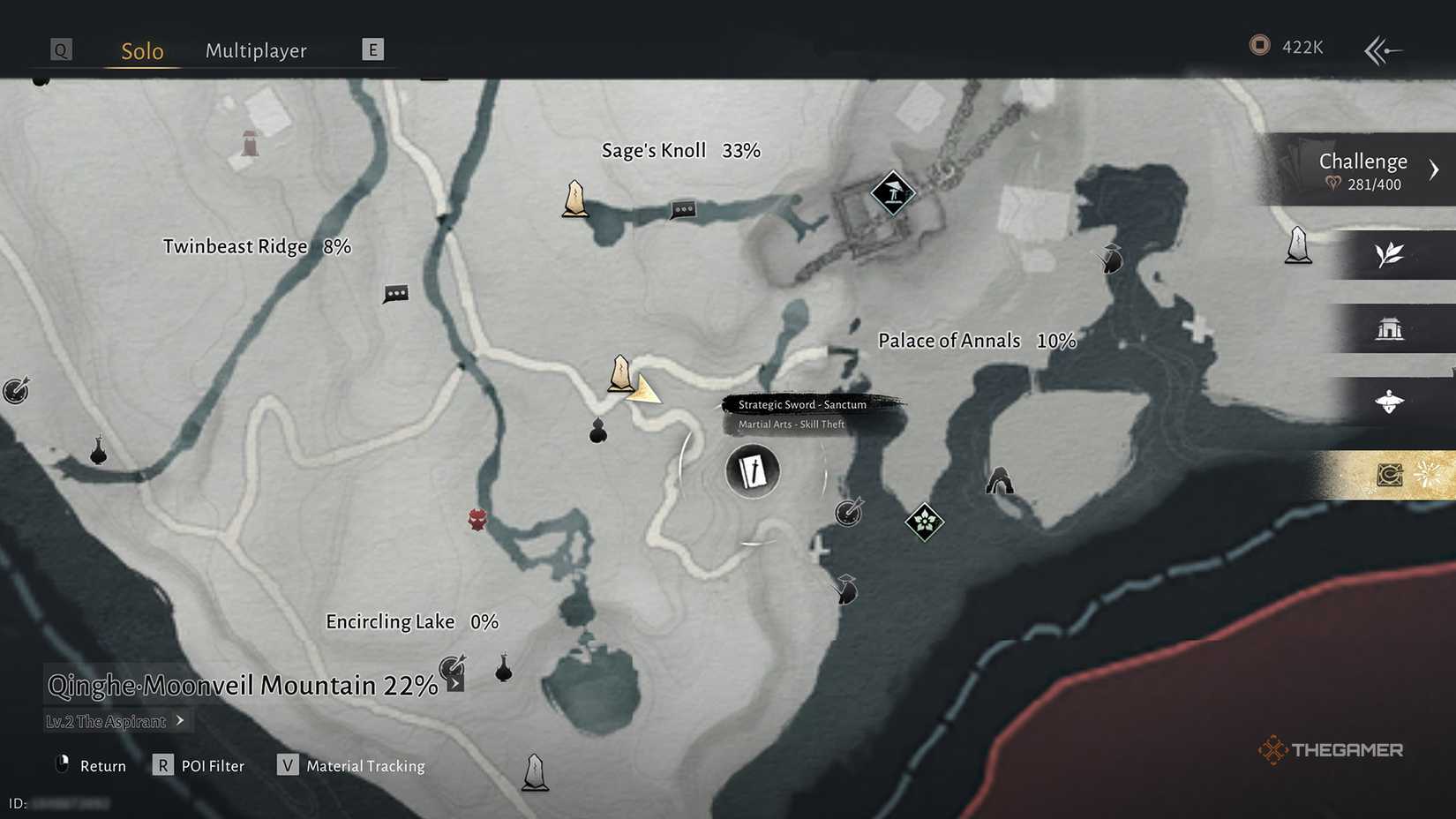Click the speech bubble marker near Twinbeast Ridge

coord(394,294)
